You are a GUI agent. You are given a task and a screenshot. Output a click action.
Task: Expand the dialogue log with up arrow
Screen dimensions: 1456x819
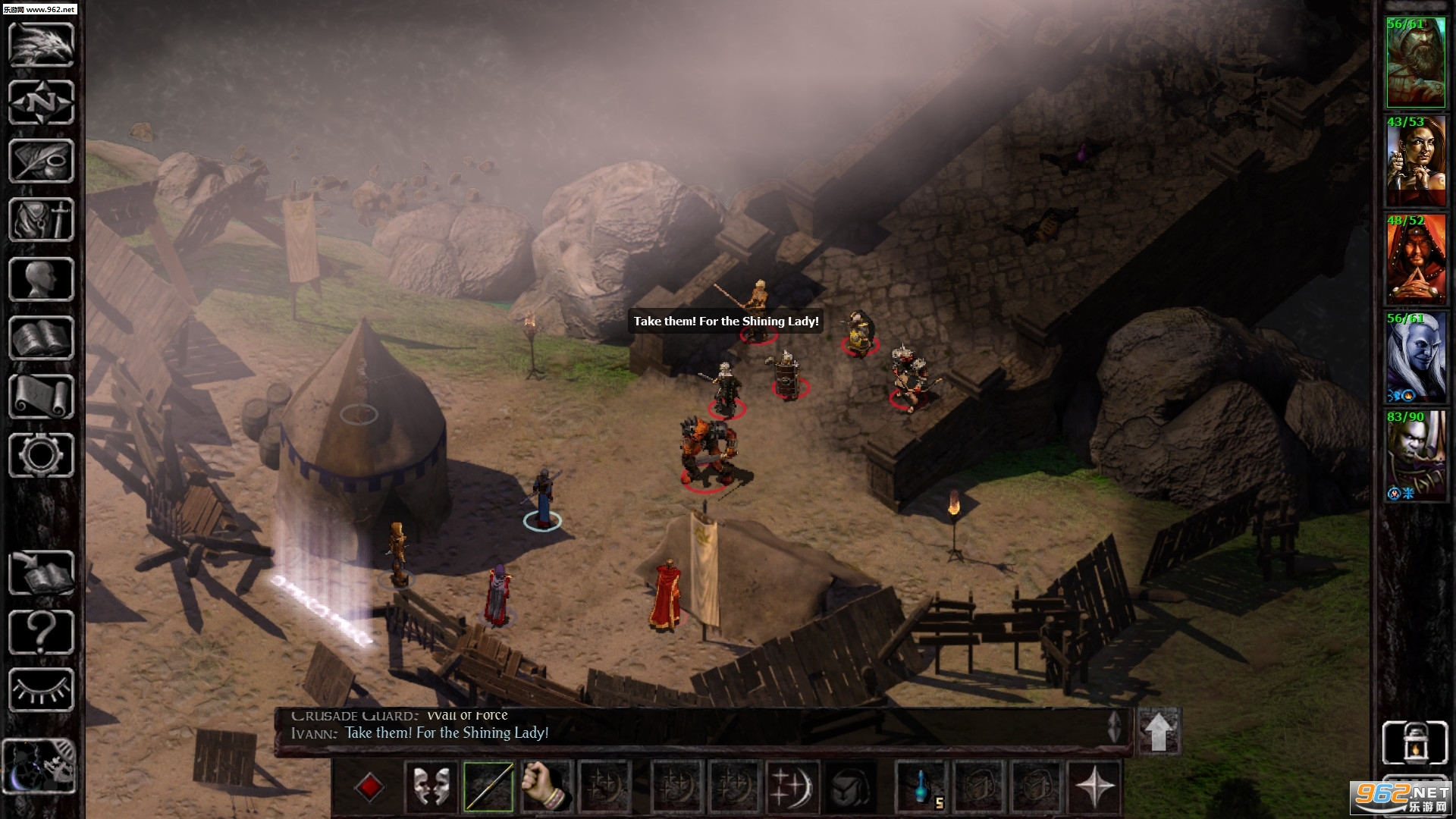pyautogui.click(x=1158, y=731)
